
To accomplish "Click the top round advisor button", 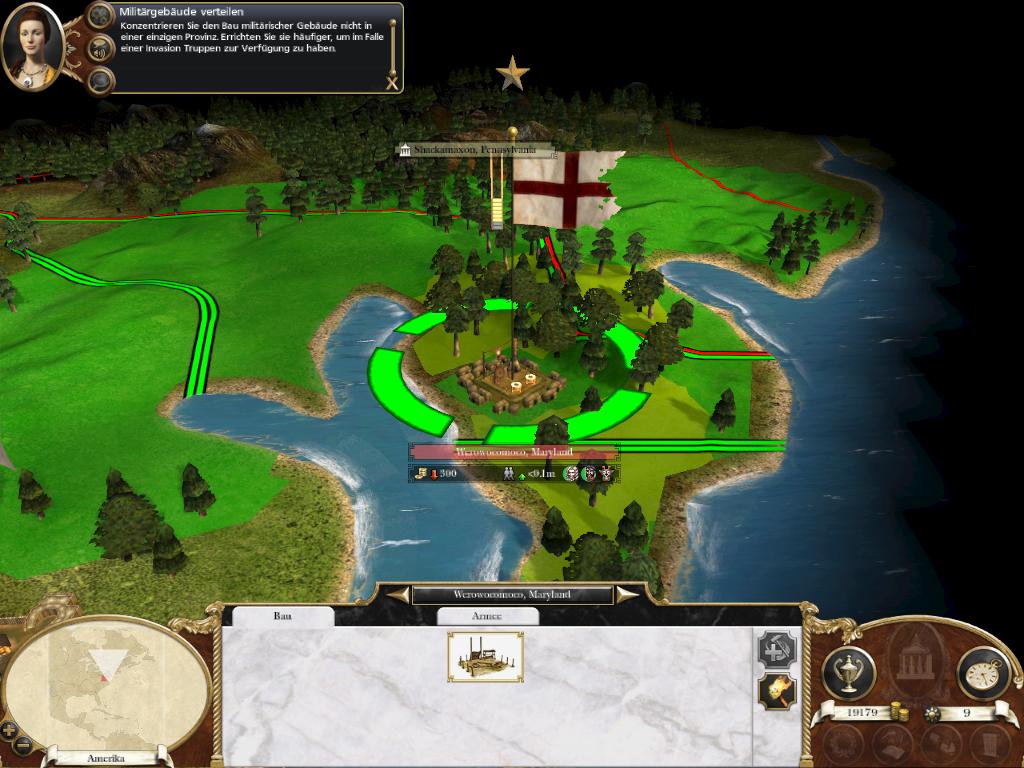I will click(100, 14).
